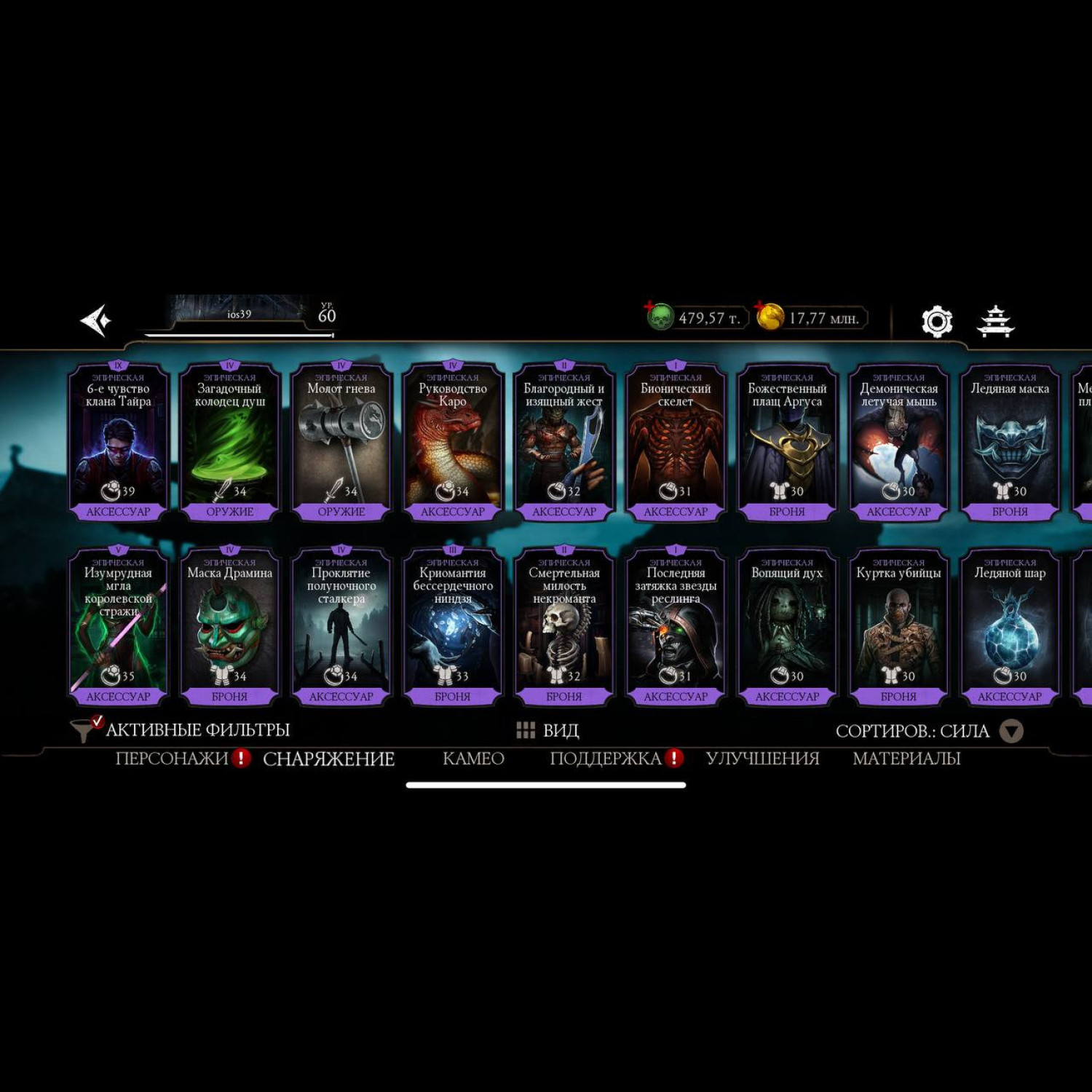Switch to the Камео tab
Viewport: 1092px width, 1092px height.
click(473, 759)
